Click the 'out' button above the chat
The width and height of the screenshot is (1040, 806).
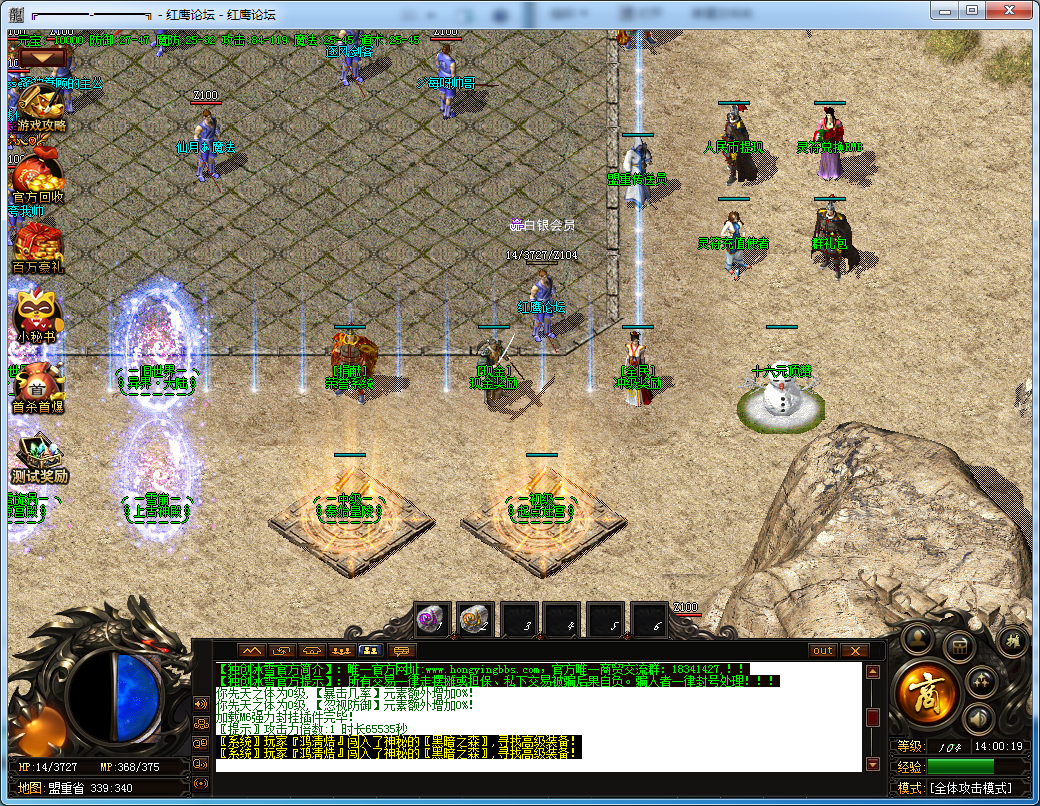click(823, 651)
